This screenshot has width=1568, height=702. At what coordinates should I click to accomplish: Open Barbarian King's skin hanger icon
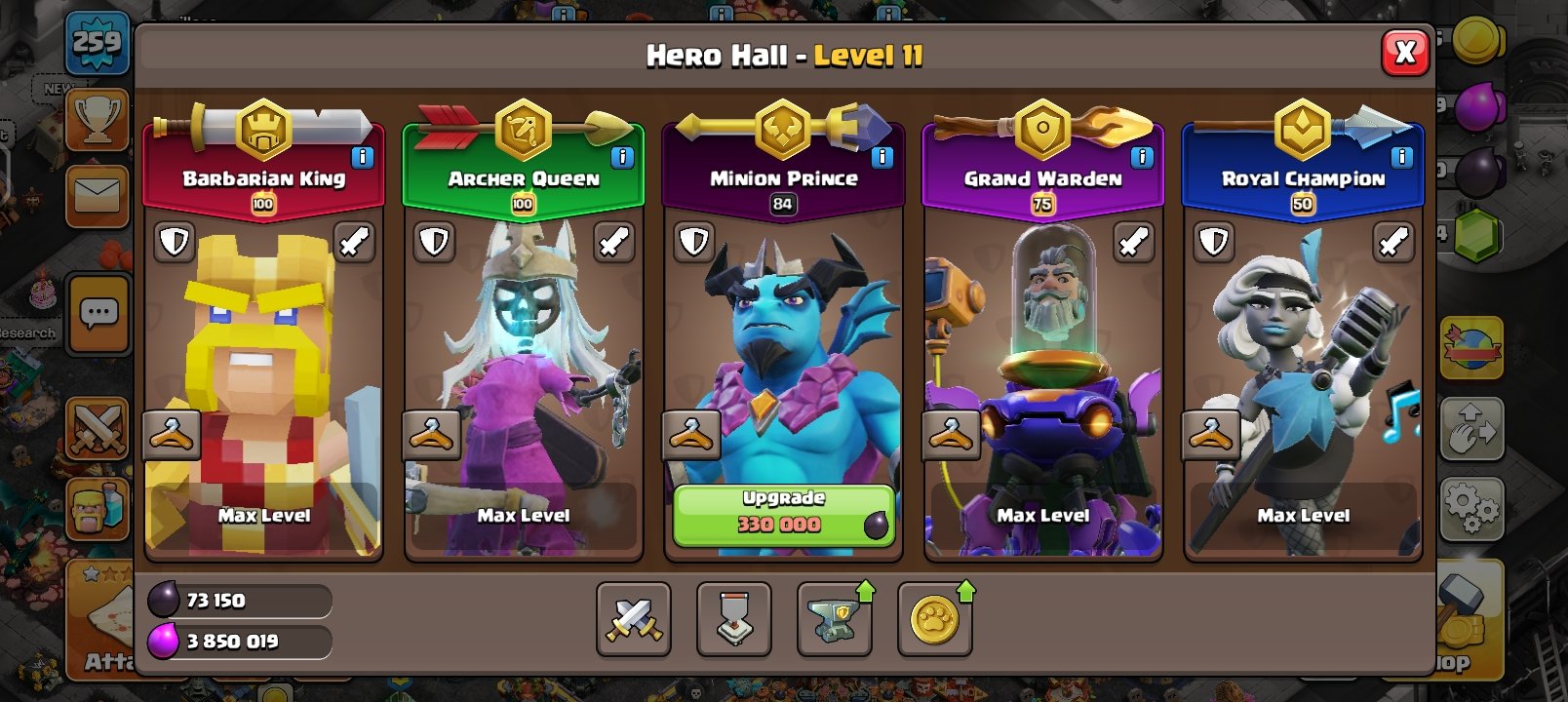173,435
